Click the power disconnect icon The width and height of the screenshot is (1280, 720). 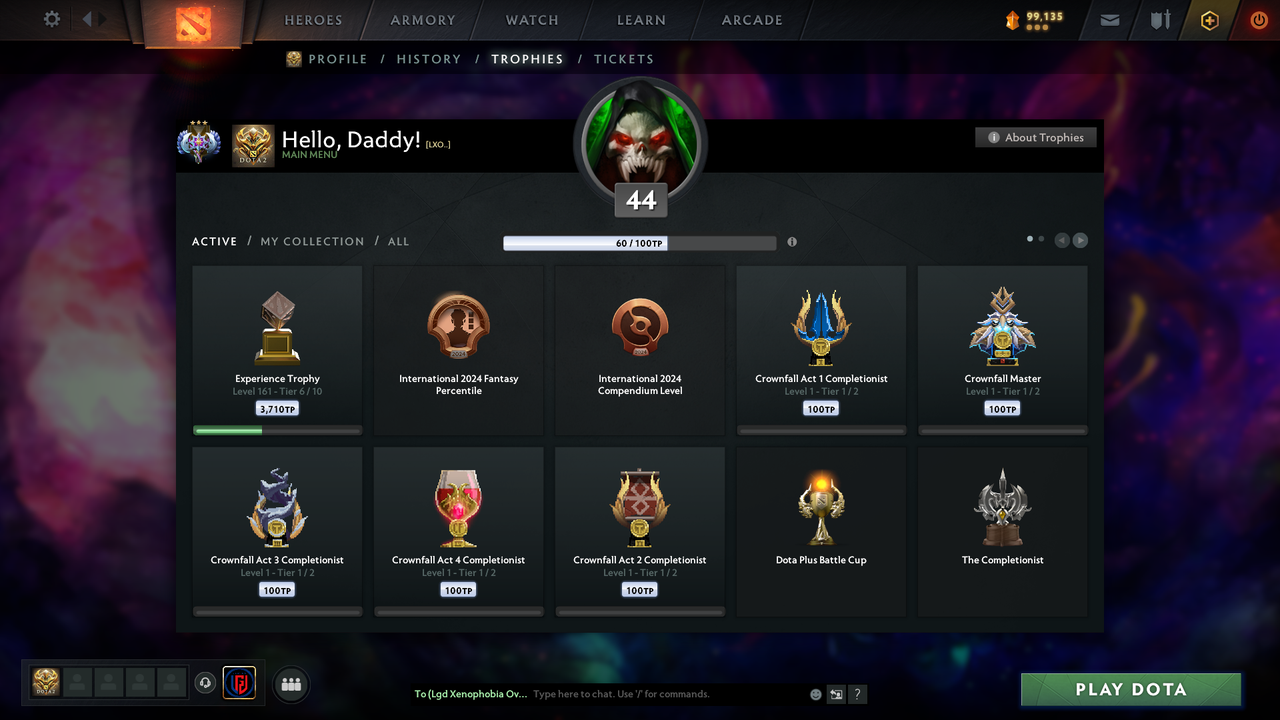pyautogui.click(x=1259, y=19)
